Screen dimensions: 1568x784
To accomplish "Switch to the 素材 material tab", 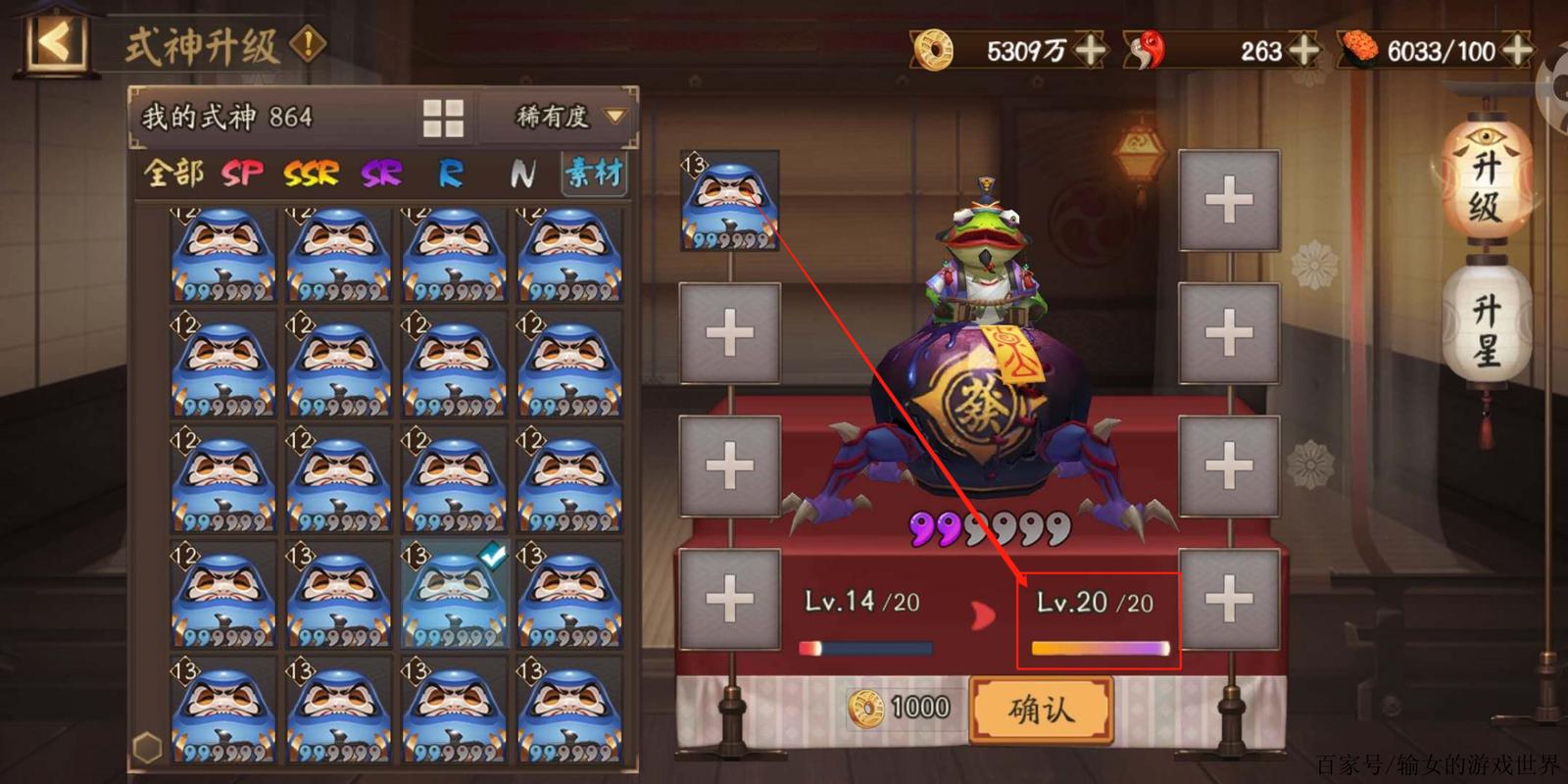I will pos(593,173).
